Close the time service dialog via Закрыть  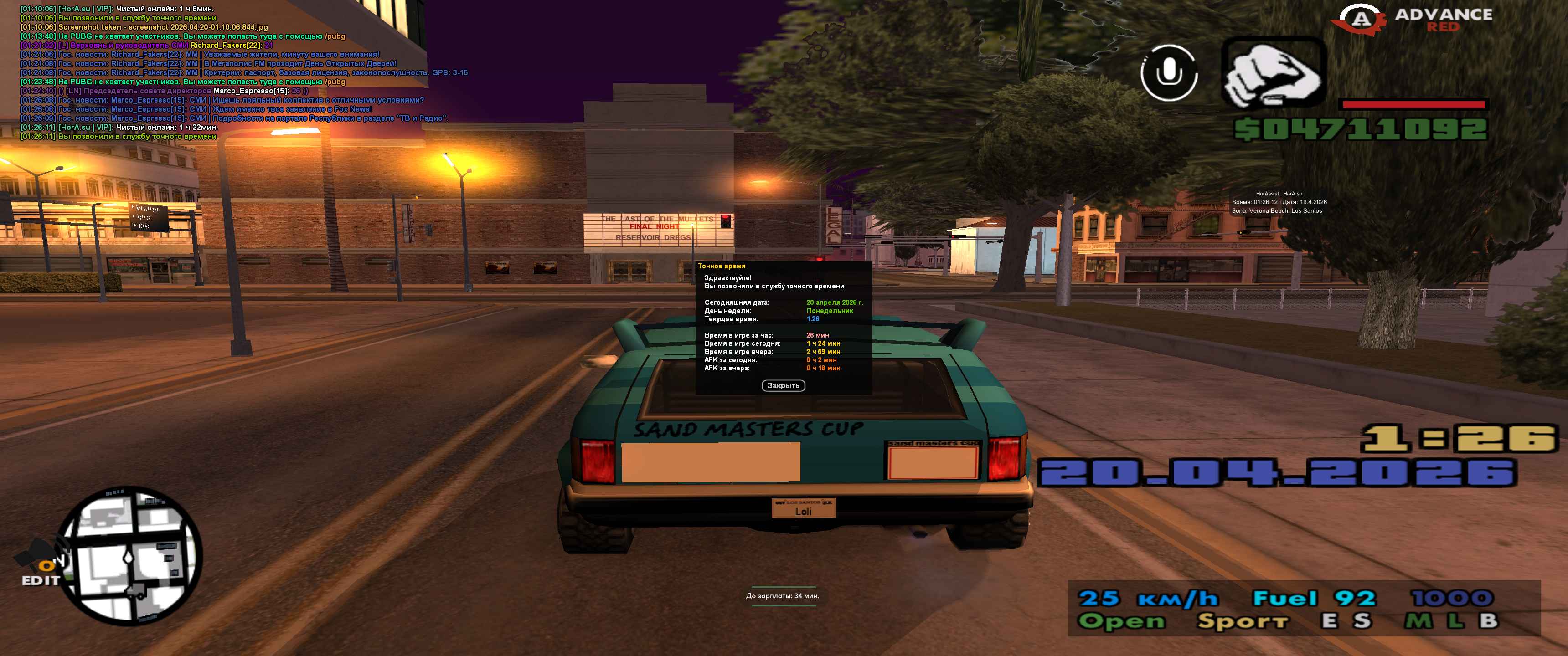coord(783,386)
